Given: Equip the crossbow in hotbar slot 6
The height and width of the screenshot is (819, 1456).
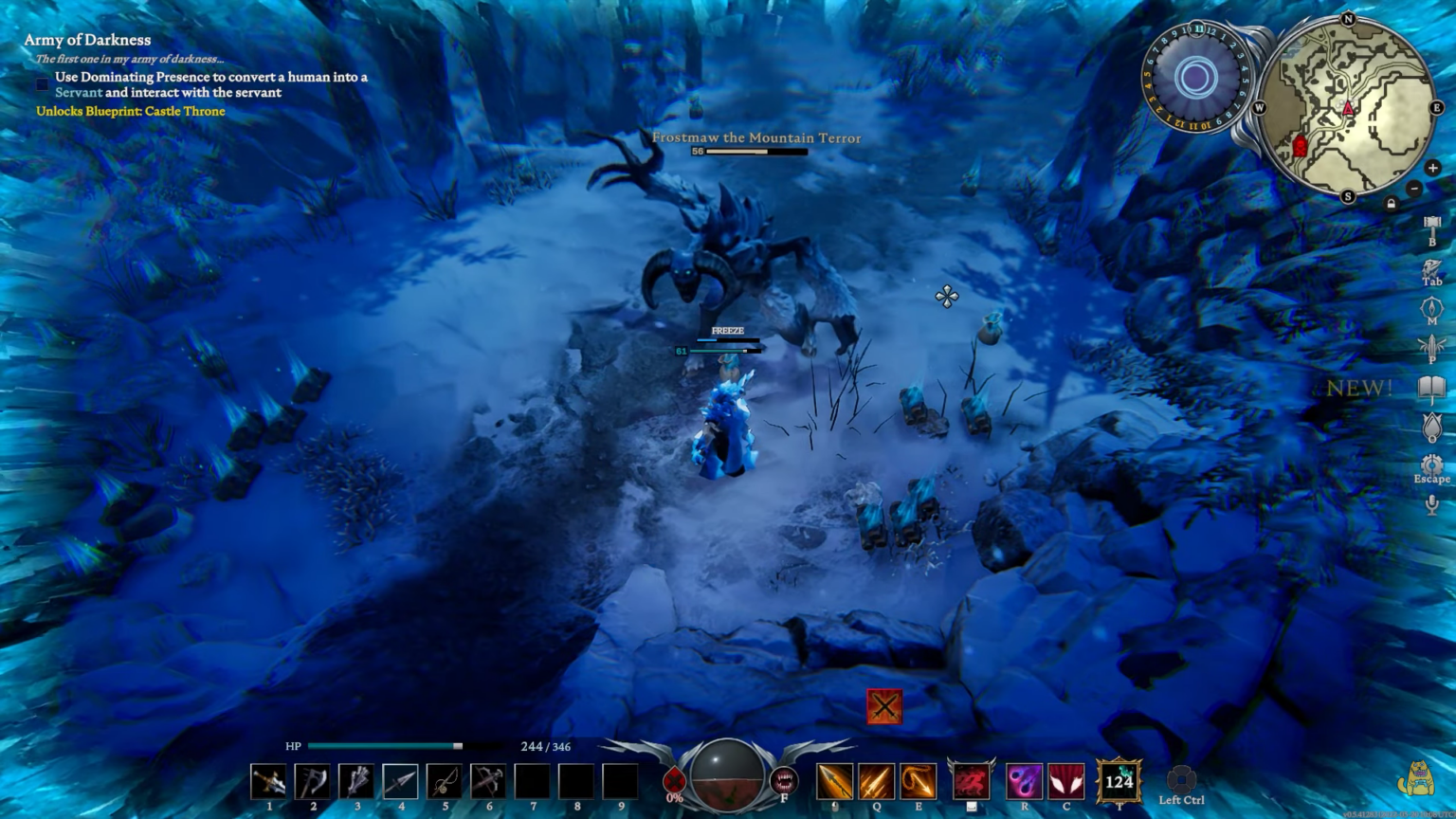Looking at the screenshot, I should 489,779.
